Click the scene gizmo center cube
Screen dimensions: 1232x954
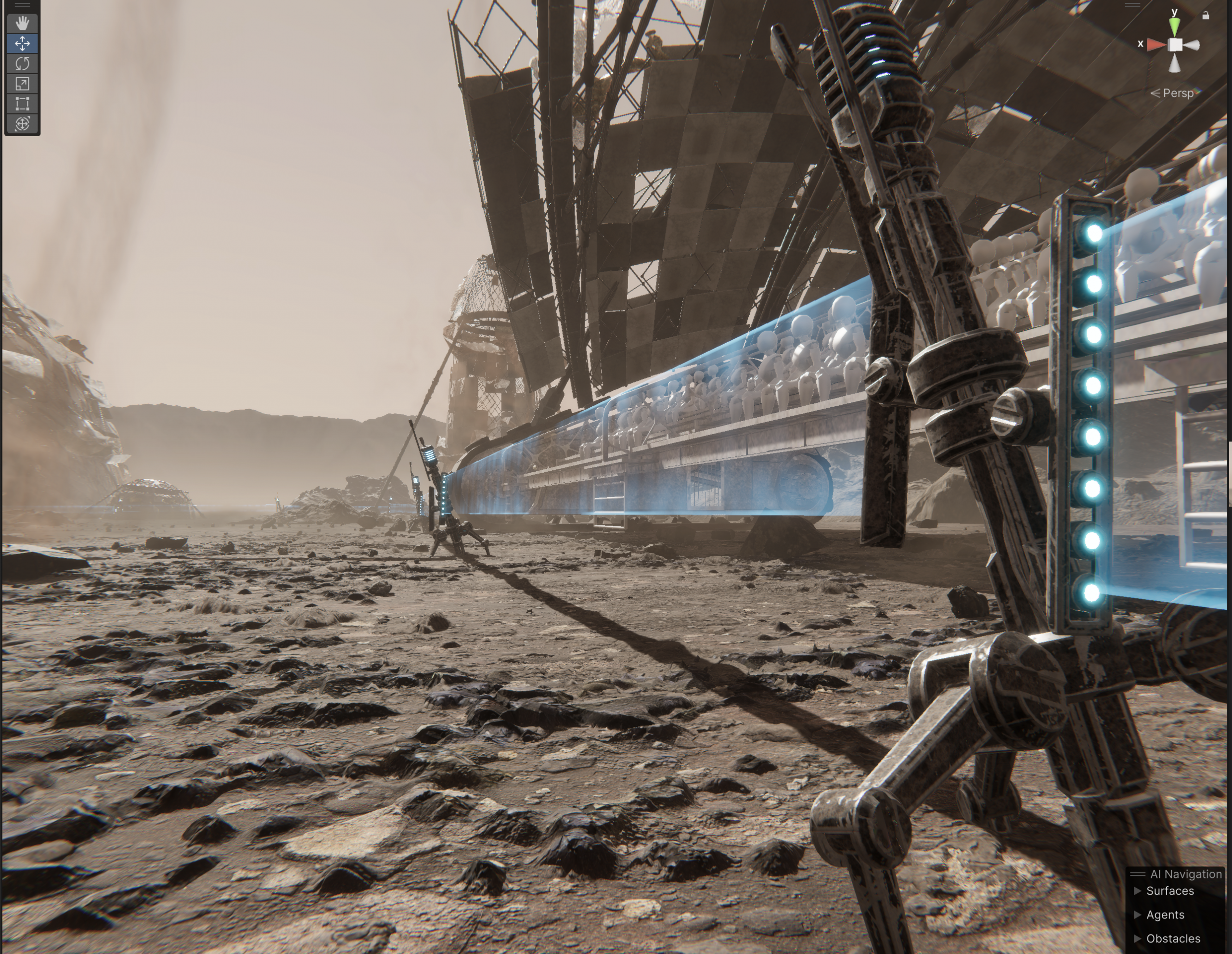[1175, 45]
